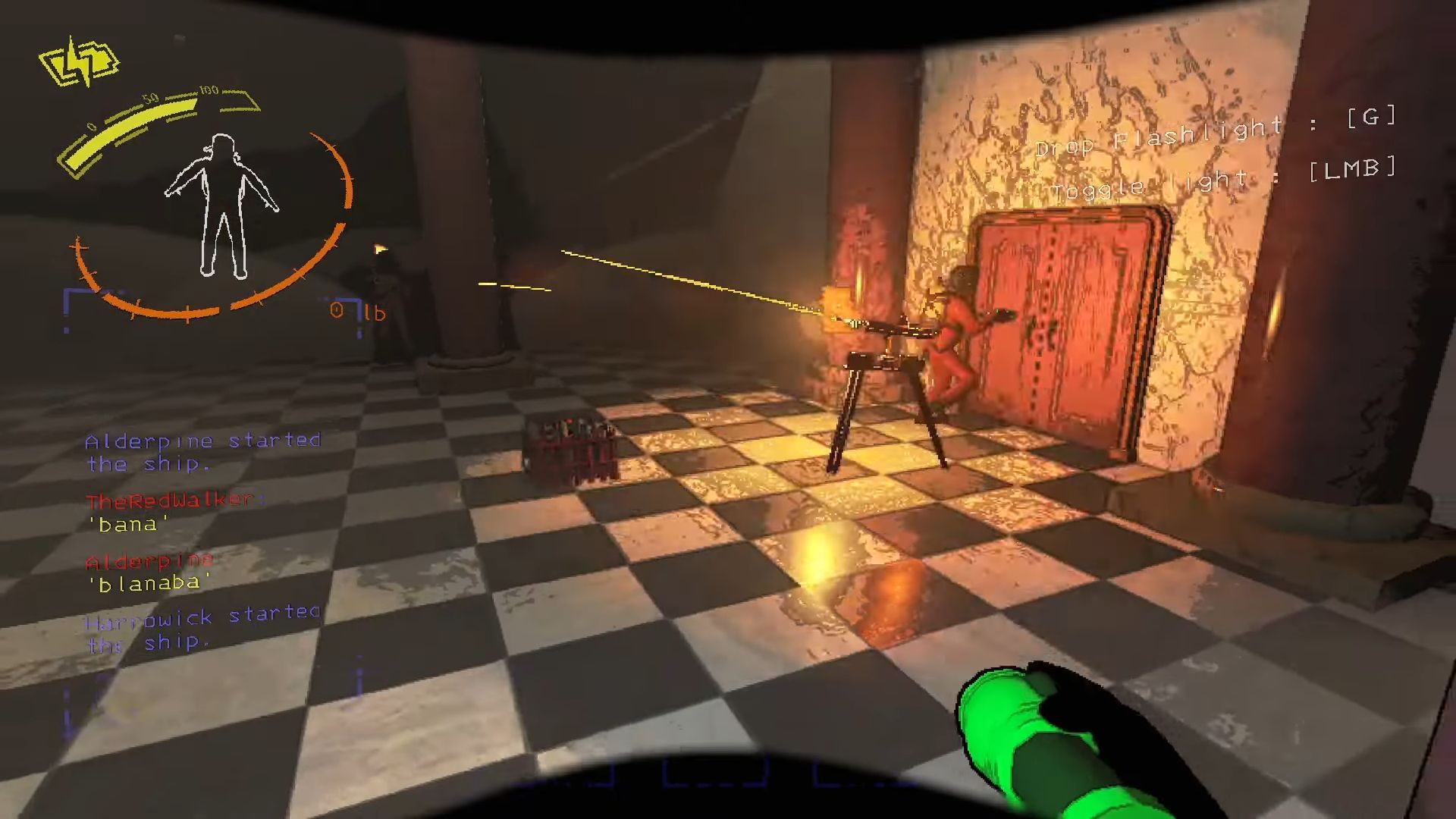Click the yellow lightning bolt icon
1456x819 pixels.
click(x=79, y=62)
